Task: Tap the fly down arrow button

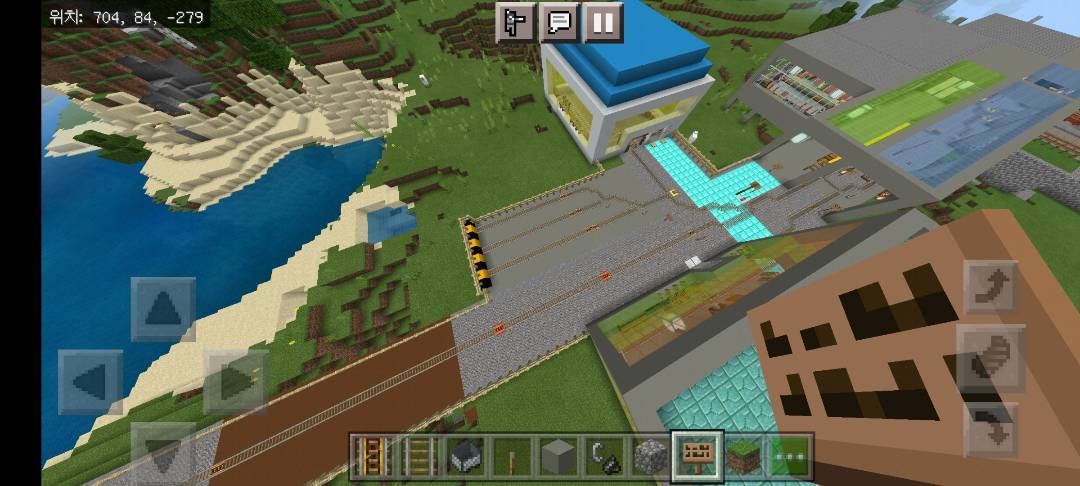Action: tap(991, 430)
